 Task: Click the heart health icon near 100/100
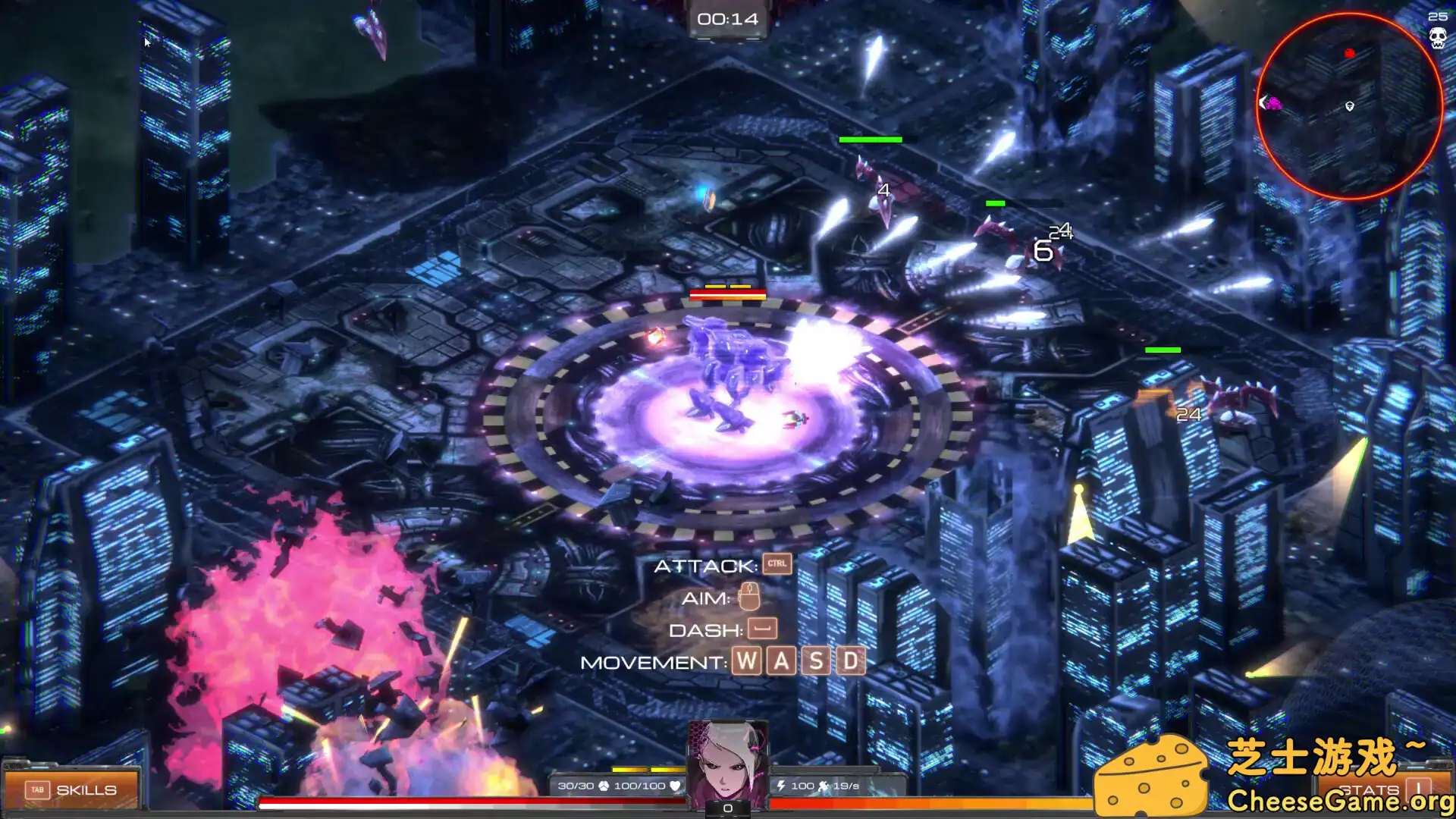675,786
